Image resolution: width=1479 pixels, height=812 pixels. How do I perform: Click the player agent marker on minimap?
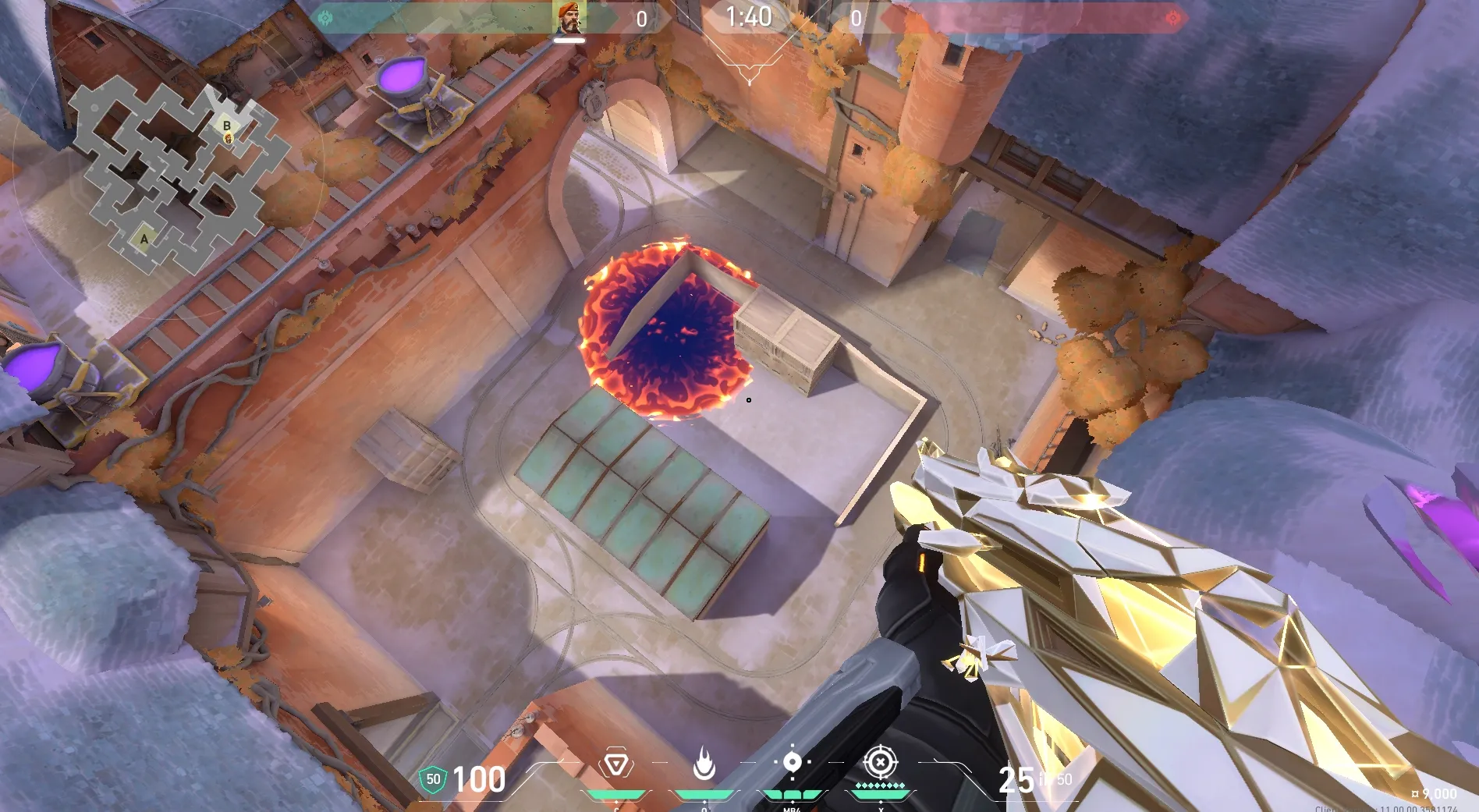[229, 139]
